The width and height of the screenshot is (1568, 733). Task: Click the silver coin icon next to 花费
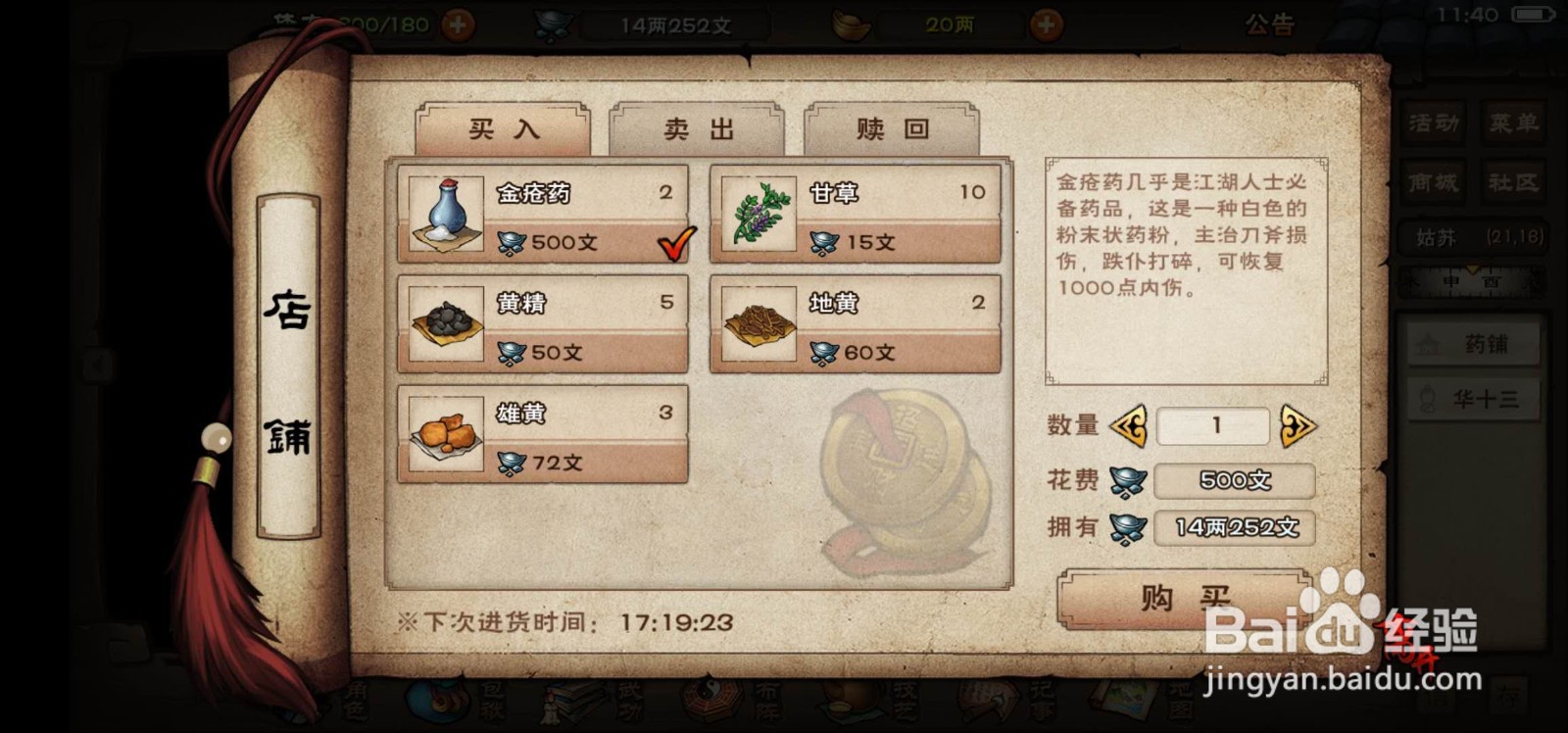[1129, 480]
